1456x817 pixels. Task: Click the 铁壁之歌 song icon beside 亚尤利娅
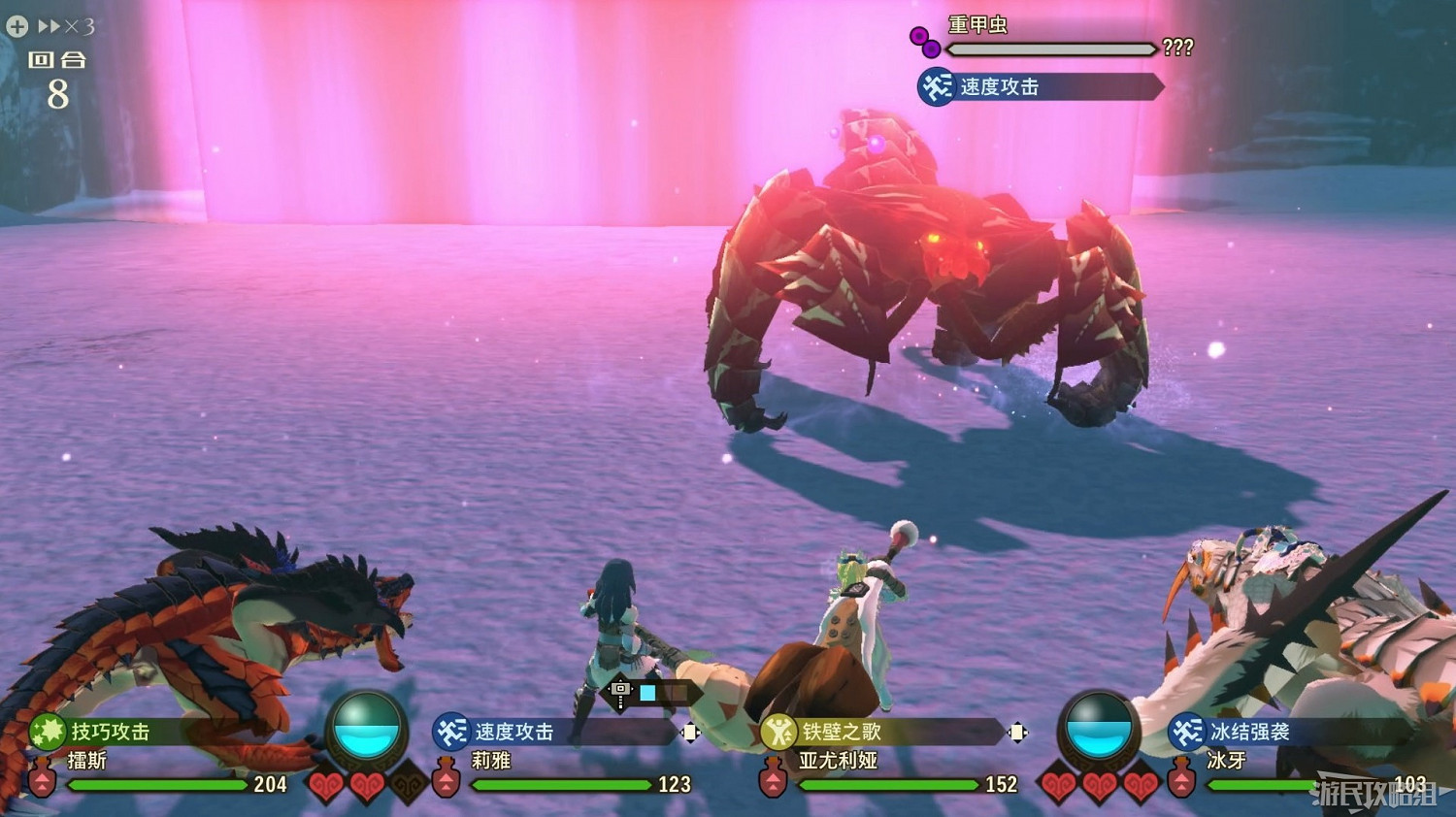coord(778,733)
